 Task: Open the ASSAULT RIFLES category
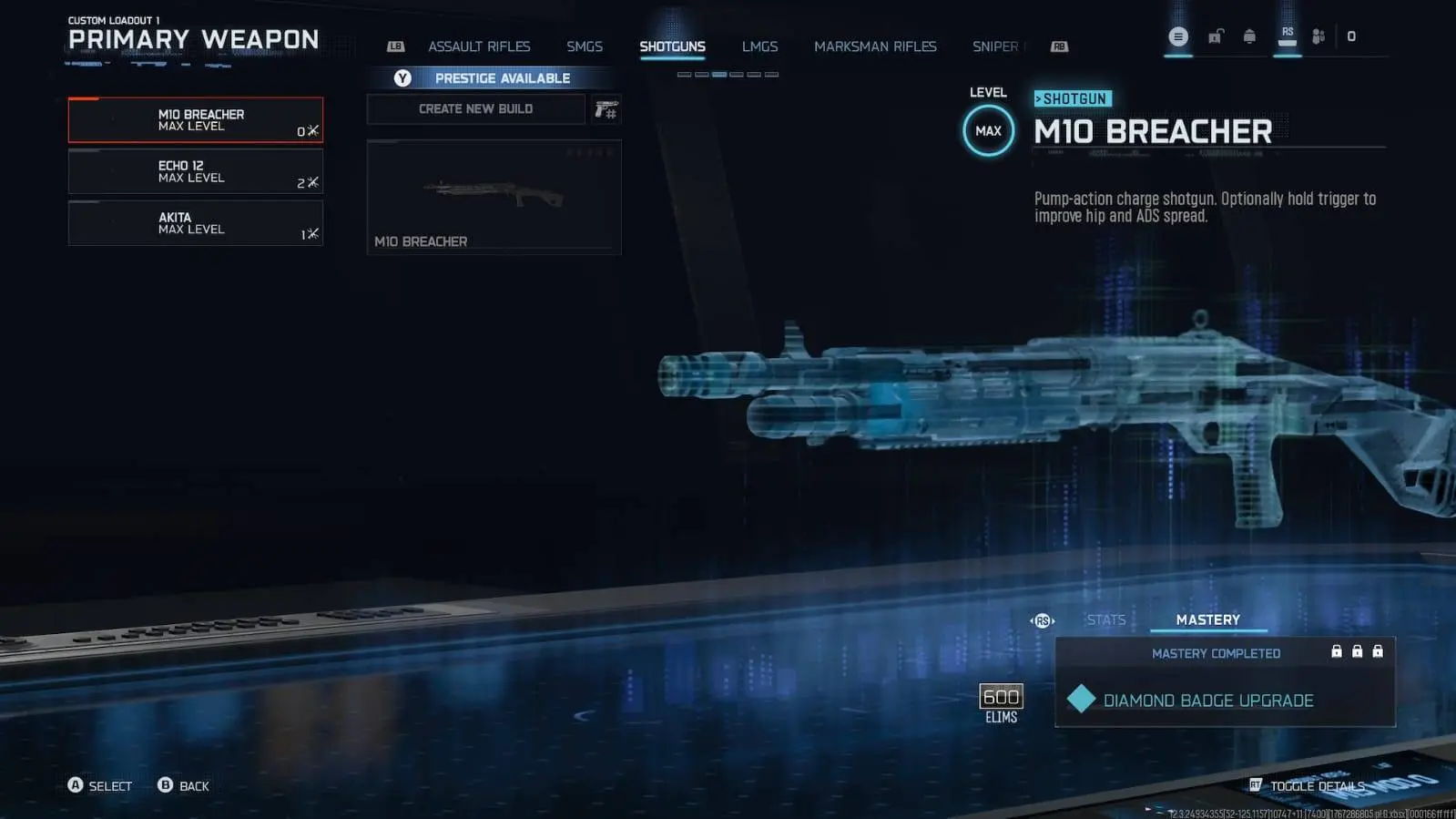point(480,46)
